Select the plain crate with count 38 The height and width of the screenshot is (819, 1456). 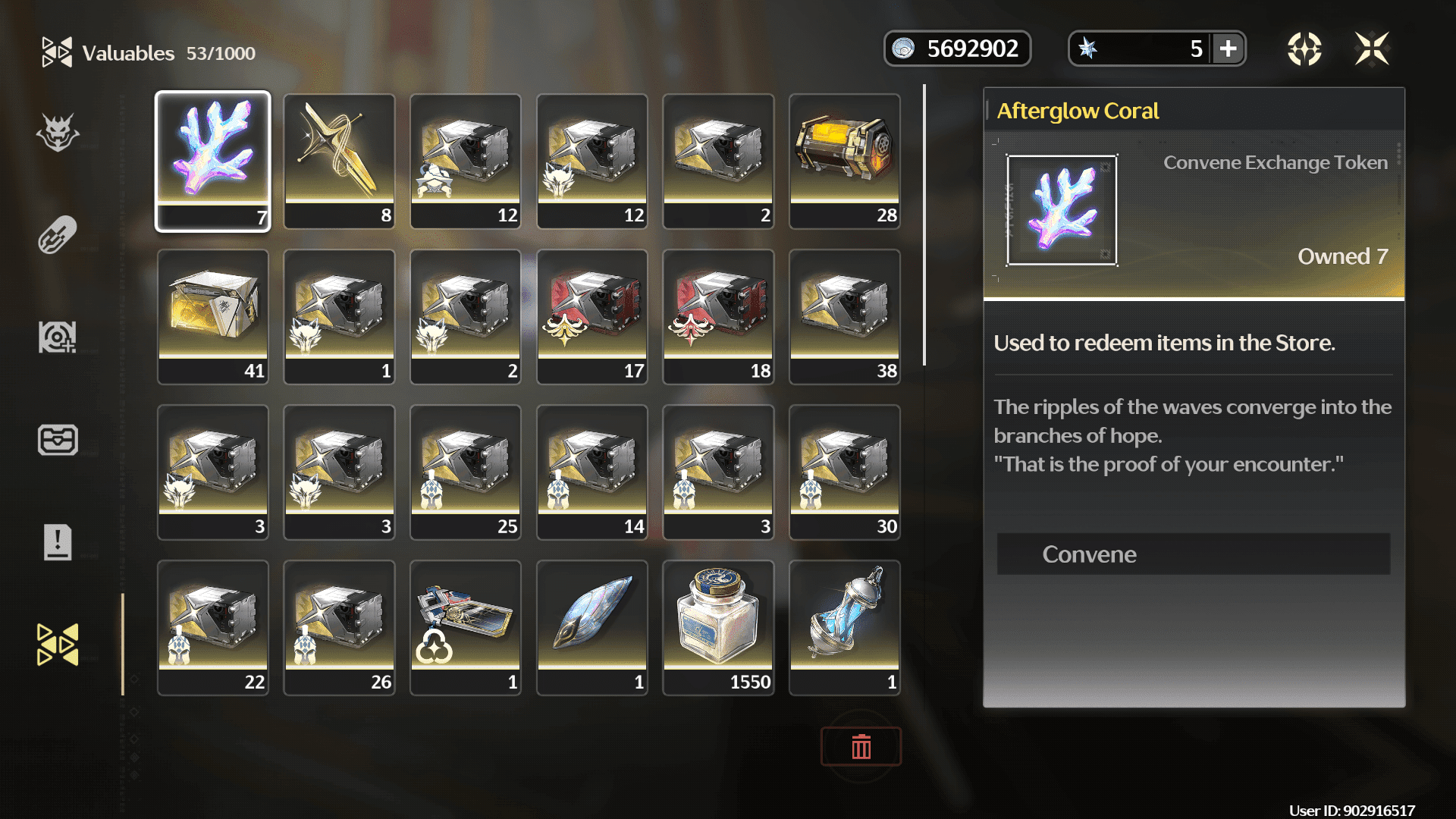(x=845, y=316)
